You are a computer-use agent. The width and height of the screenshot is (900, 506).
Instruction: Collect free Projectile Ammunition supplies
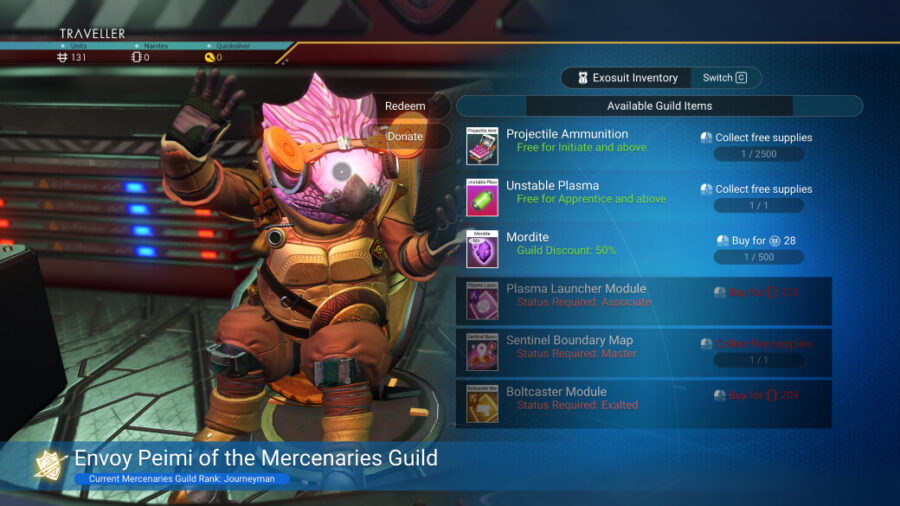[x=757, y=138]
